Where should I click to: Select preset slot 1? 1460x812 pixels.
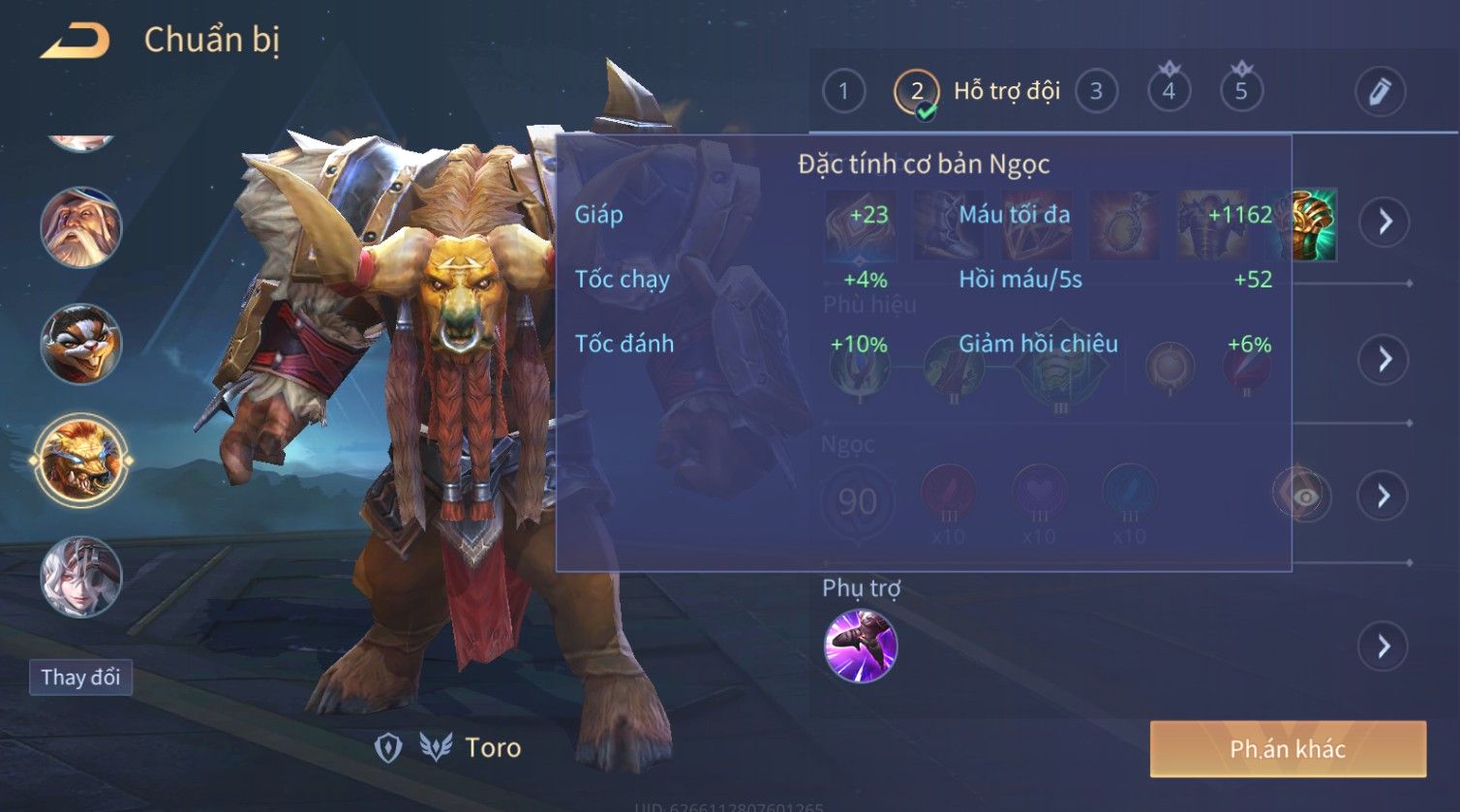point(843,92)
